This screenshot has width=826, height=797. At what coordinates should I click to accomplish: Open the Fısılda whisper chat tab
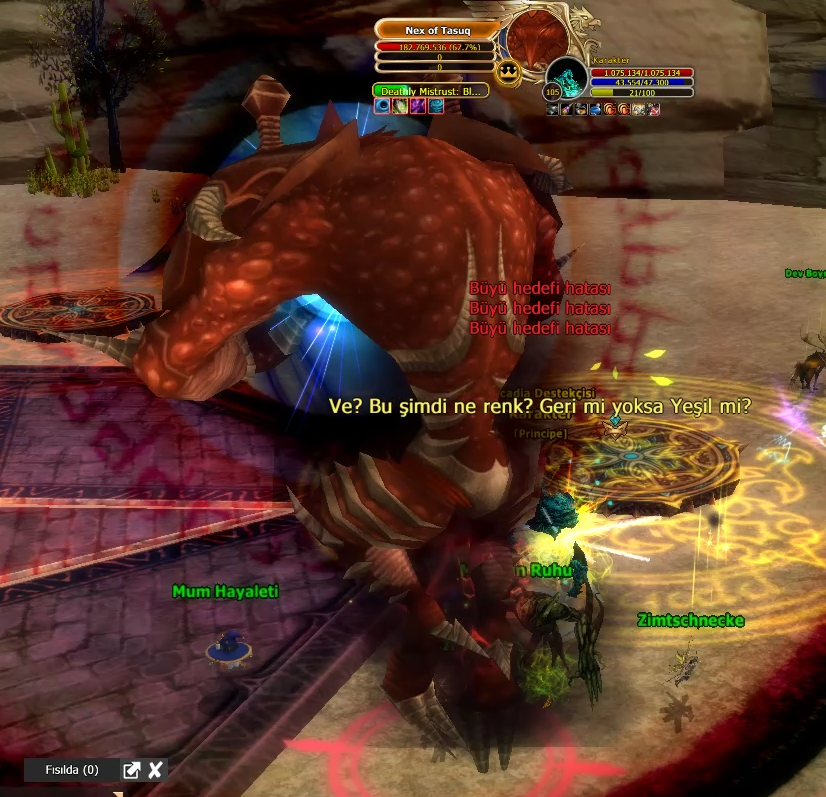[x=72, y=770]
